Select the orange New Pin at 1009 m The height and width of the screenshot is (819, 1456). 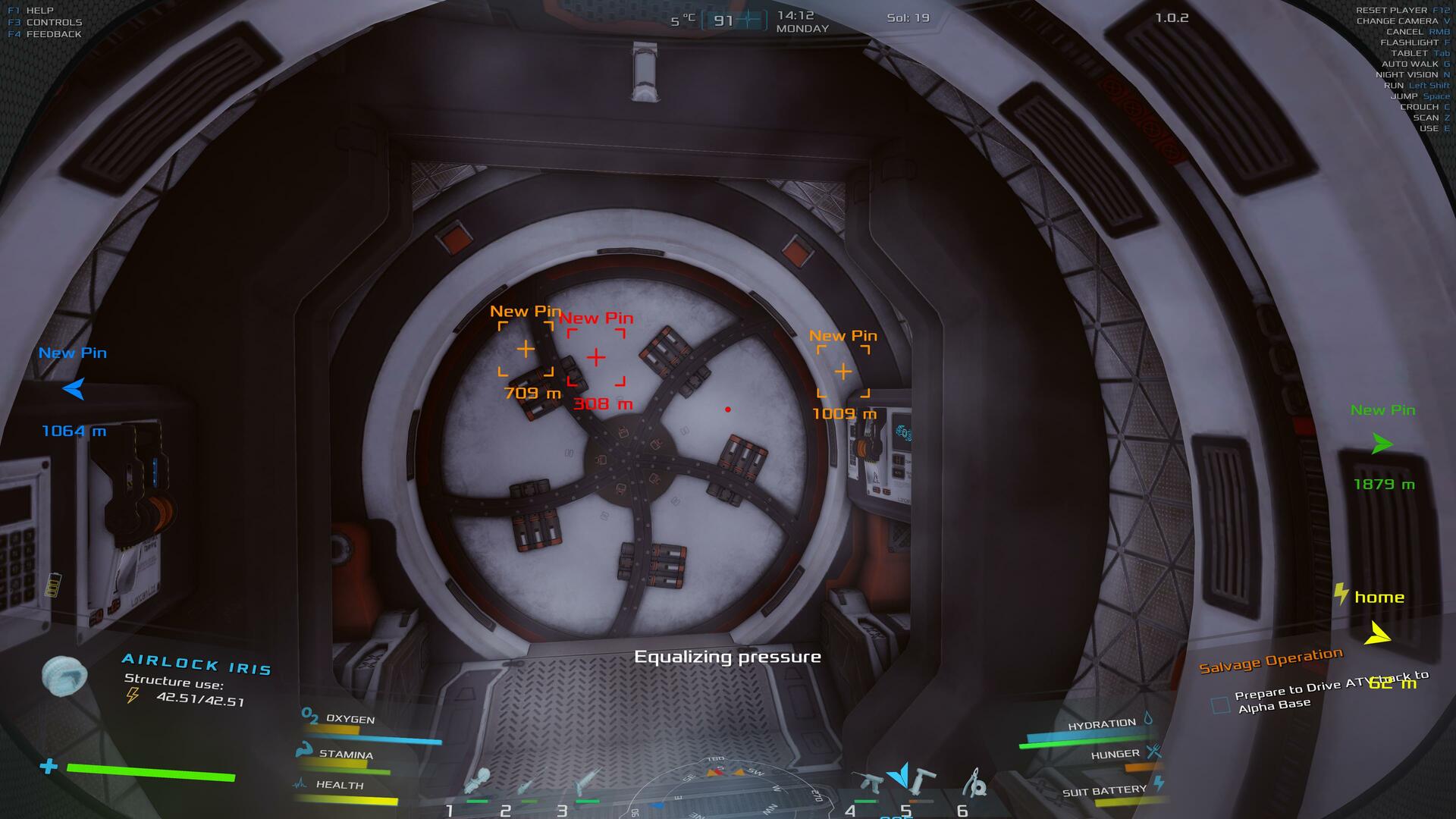click(x=843, y=372)
